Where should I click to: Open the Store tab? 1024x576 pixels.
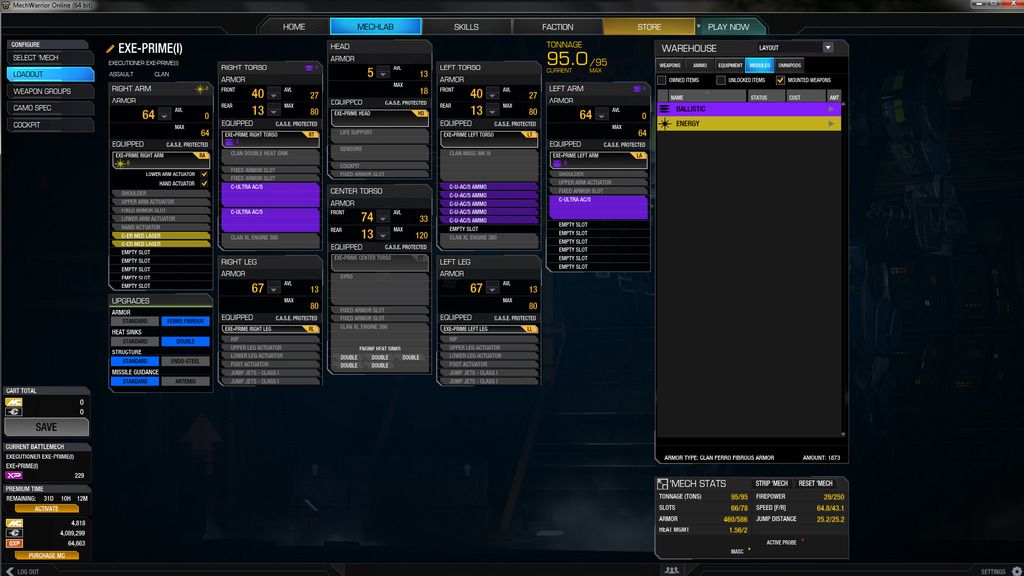(648, 27)
